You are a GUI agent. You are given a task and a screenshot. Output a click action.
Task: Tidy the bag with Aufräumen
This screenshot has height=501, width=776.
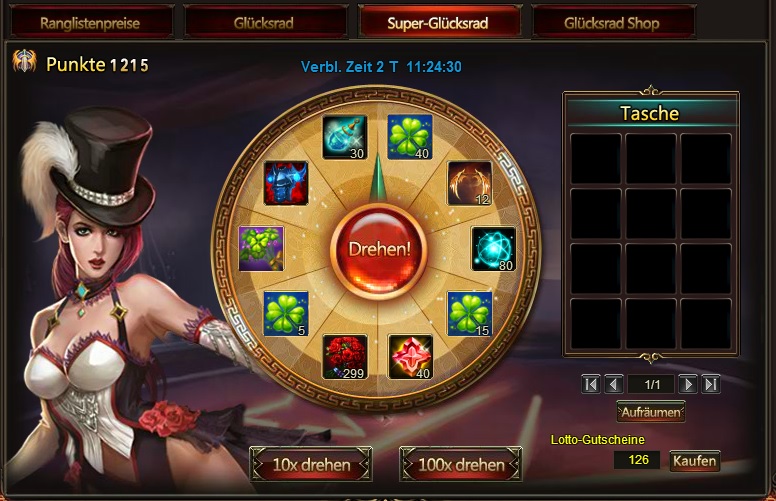click(650, 411)
